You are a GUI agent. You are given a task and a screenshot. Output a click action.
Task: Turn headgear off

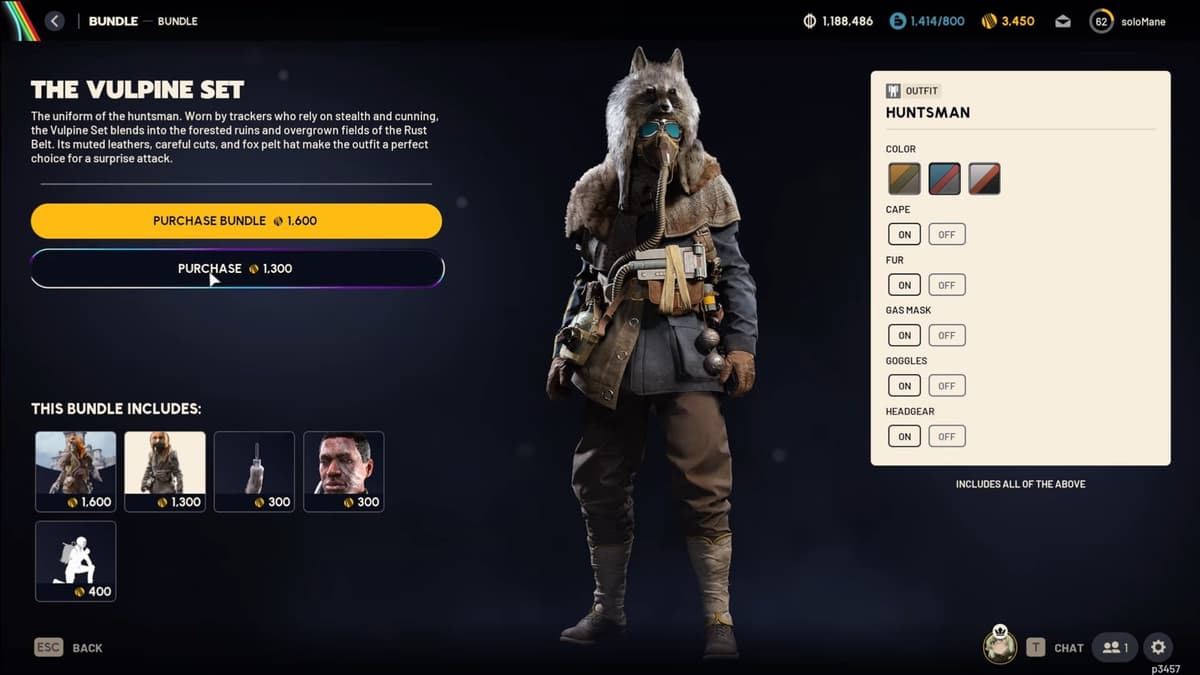click(946, 436)
